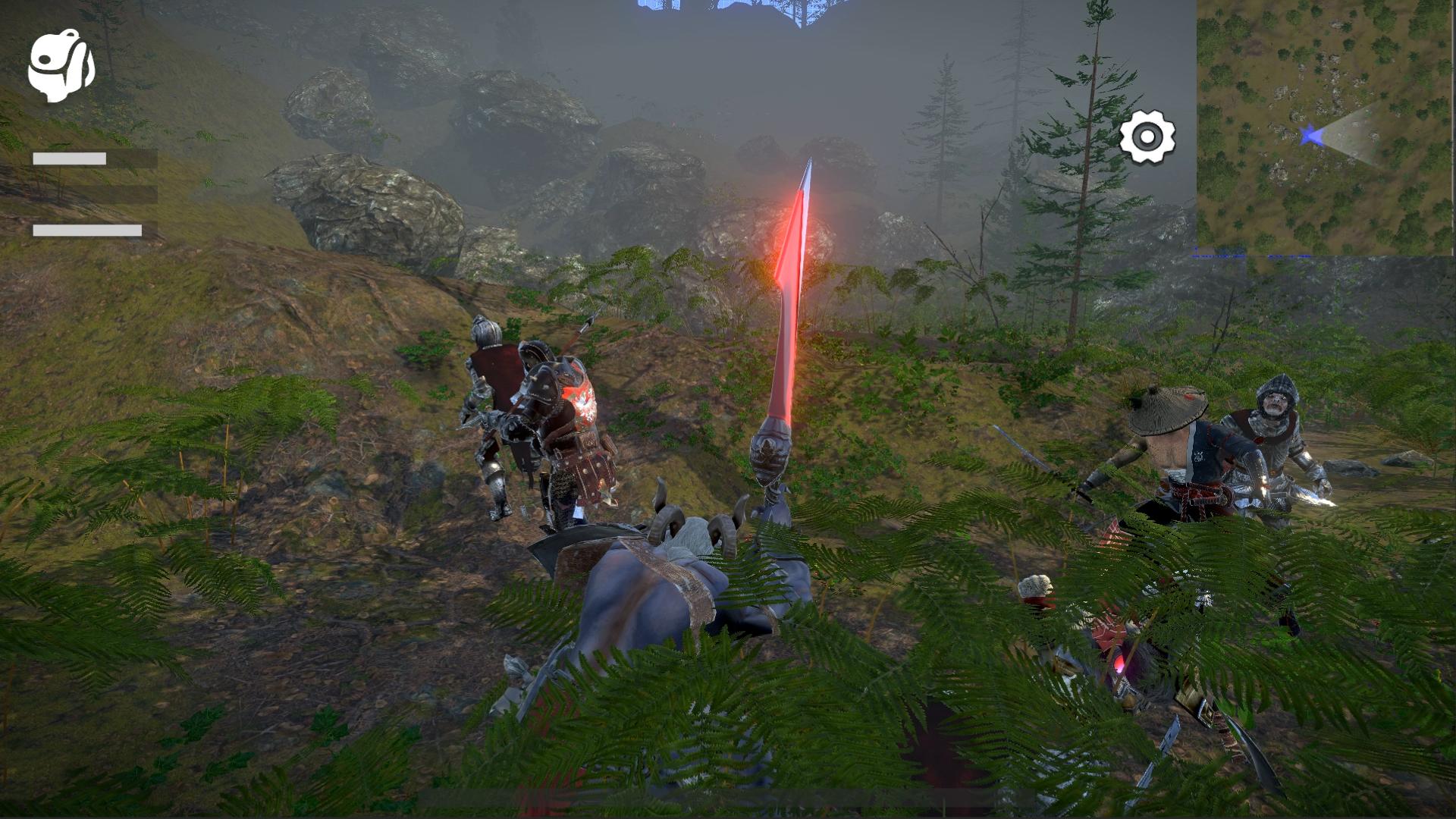Open settings with the gear icon

[x=1147, y=137]
